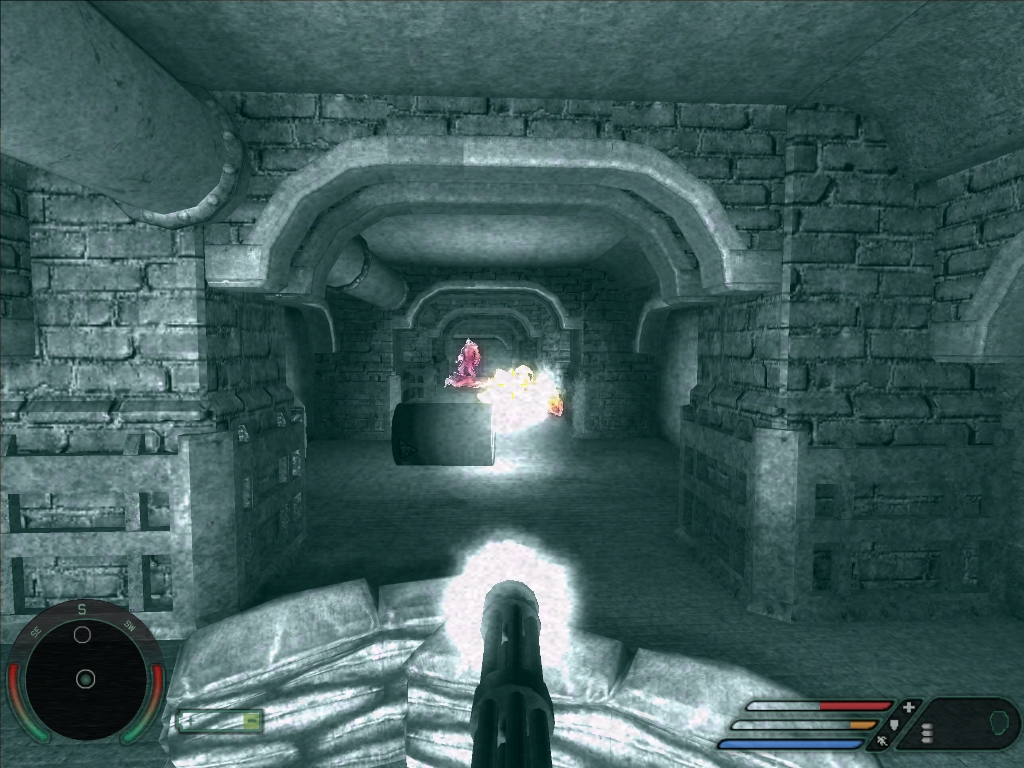This screenshot has width=1024, height=768.
Task: Click the goggles battery indicator
Action: (x=220, y=720)
